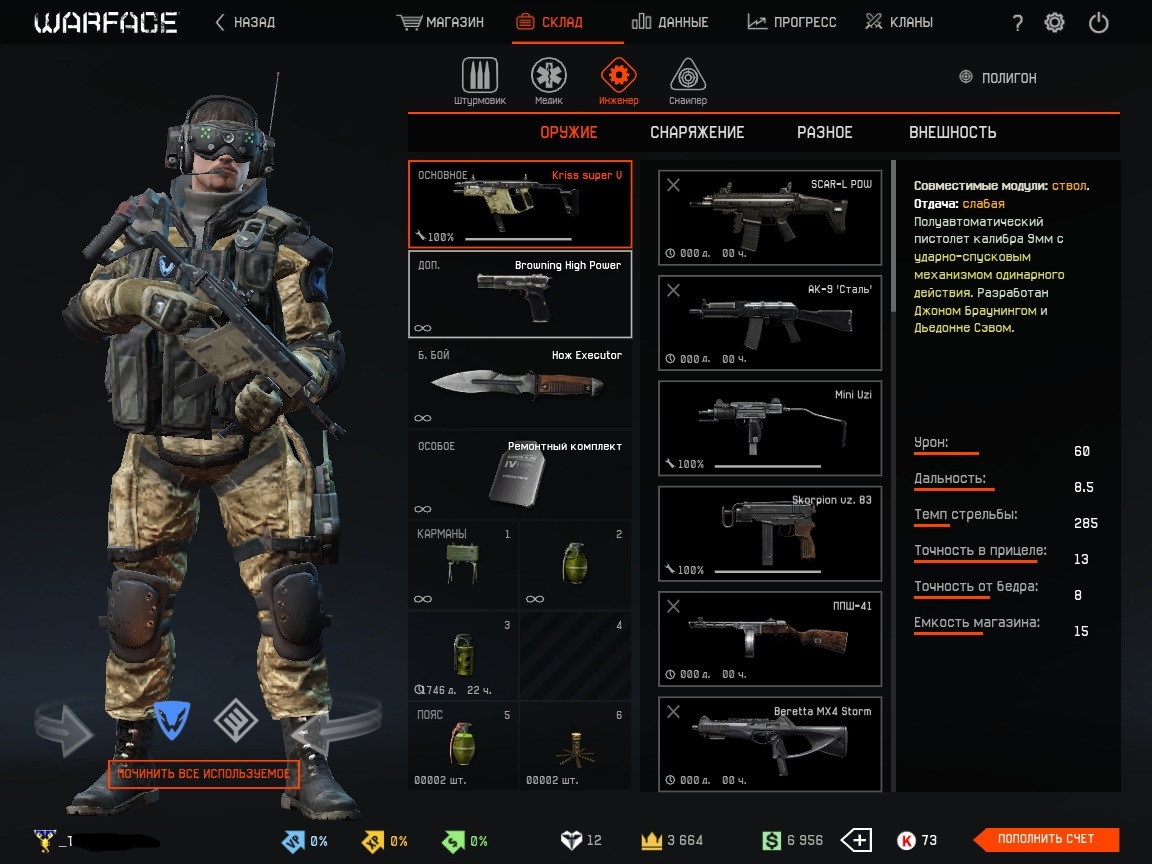Click the Пополнить счет button
Image resolution: width=1152 pixels, height=864 pixels.
pyautogui.click(x=1046, y=839)
